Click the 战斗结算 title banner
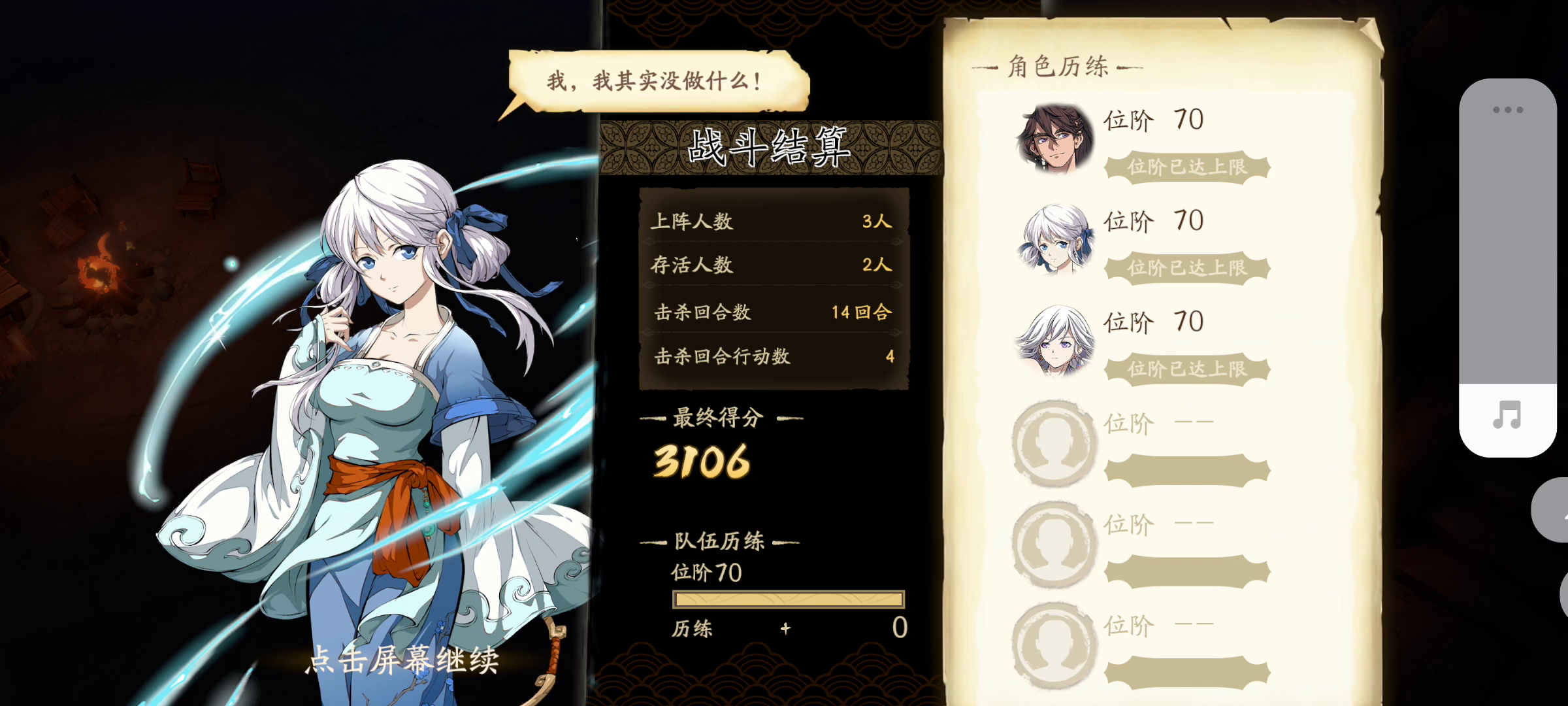The height and width of the screenshot is (706, 1568). tap(768, 146)
